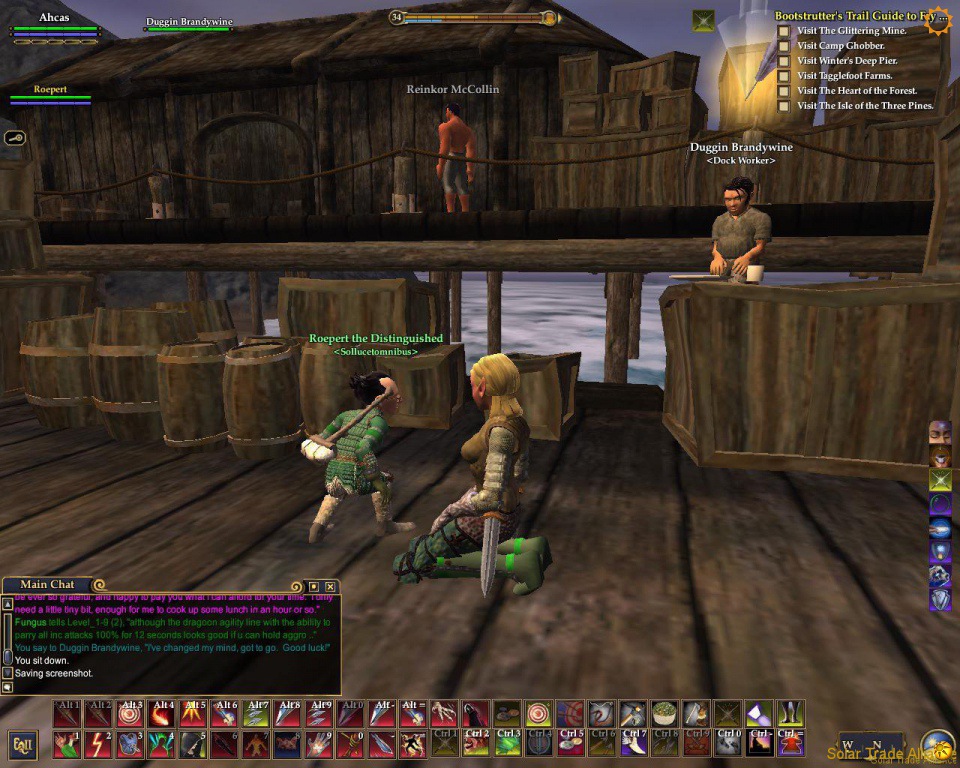Activate the glowing hand ability in slot 9
This screenshot has width=960, height=768.
point(317,745)
